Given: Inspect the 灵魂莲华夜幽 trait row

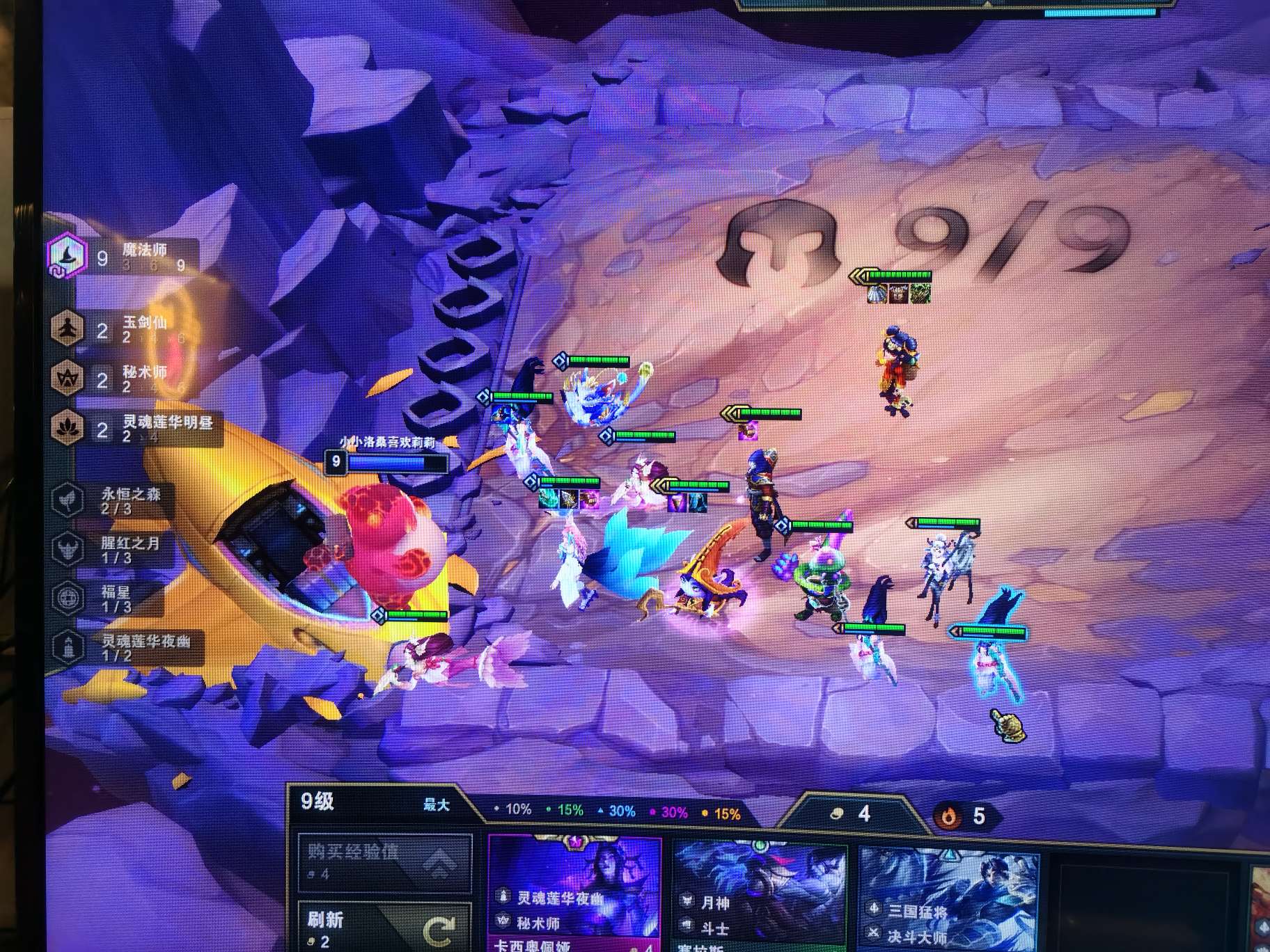Looking at the screenshot, I should 125,647.
